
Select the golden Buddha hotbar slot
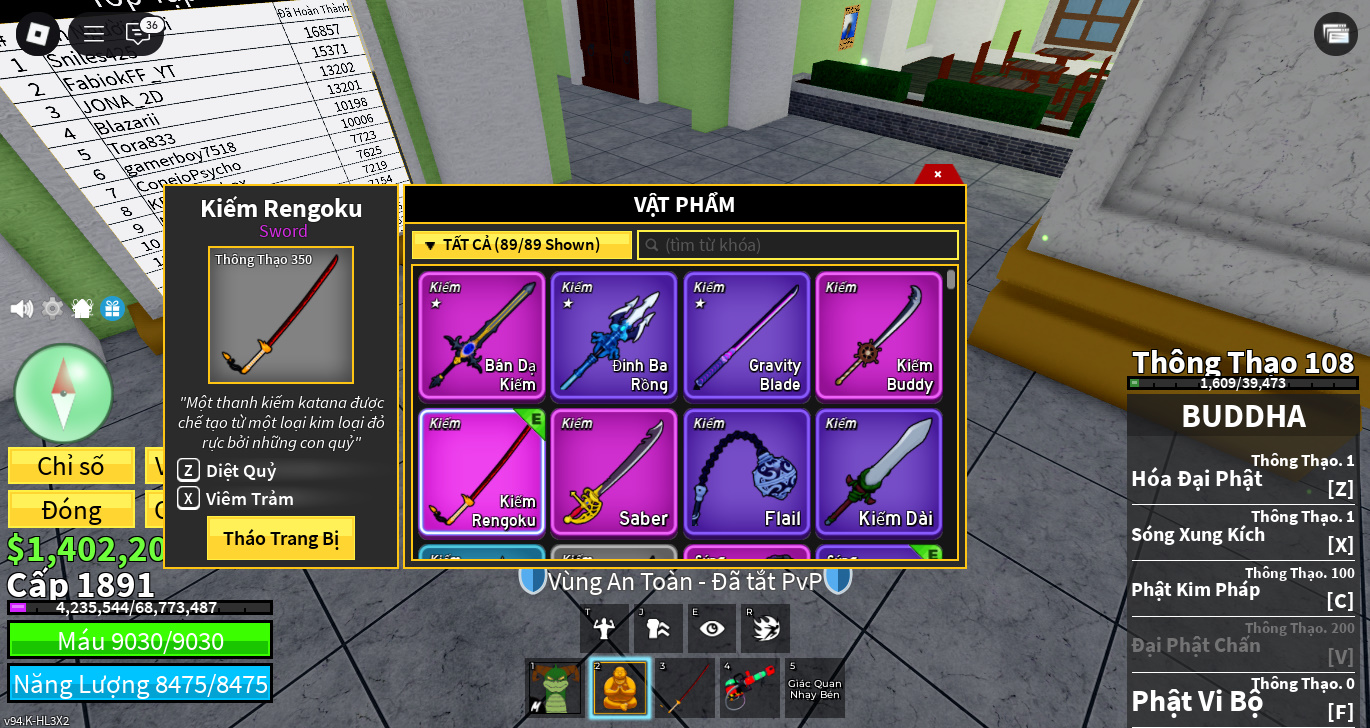point(620,688)
